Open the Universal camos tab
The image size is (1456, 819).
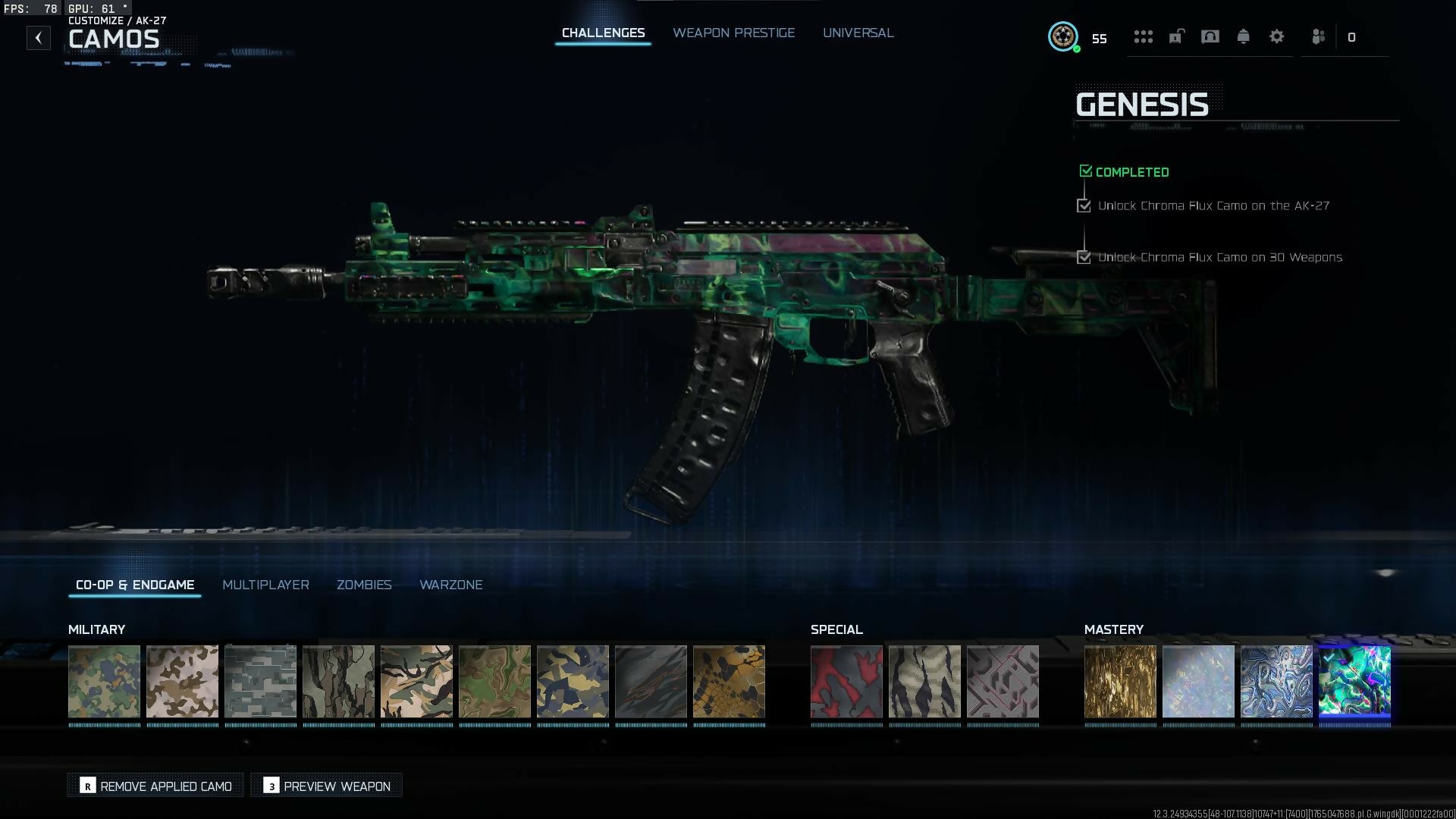click(858, 33)
